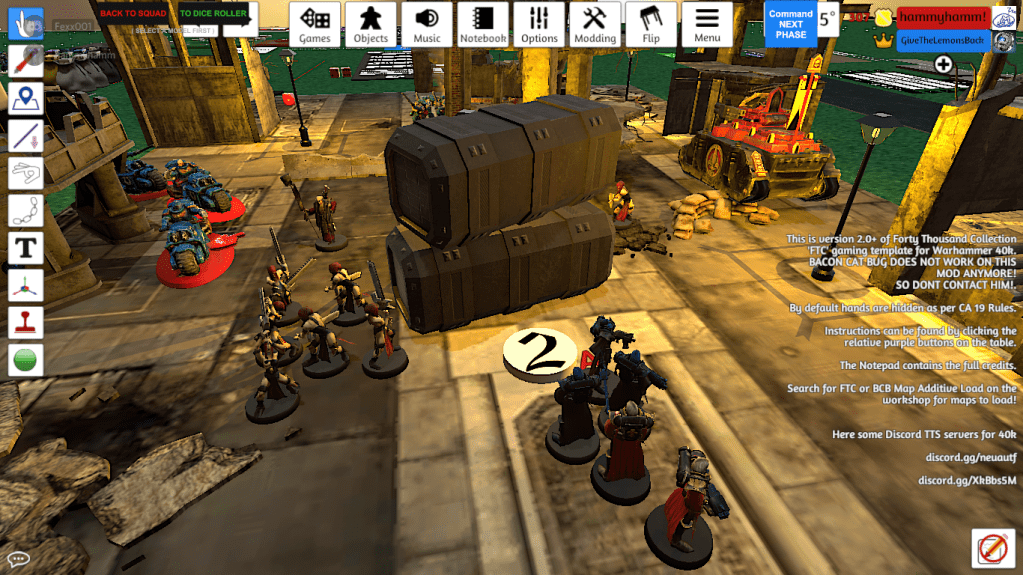Screen dimensions: 1023x575
Task: Select the grab hand tool
Action: pos(25,23)
